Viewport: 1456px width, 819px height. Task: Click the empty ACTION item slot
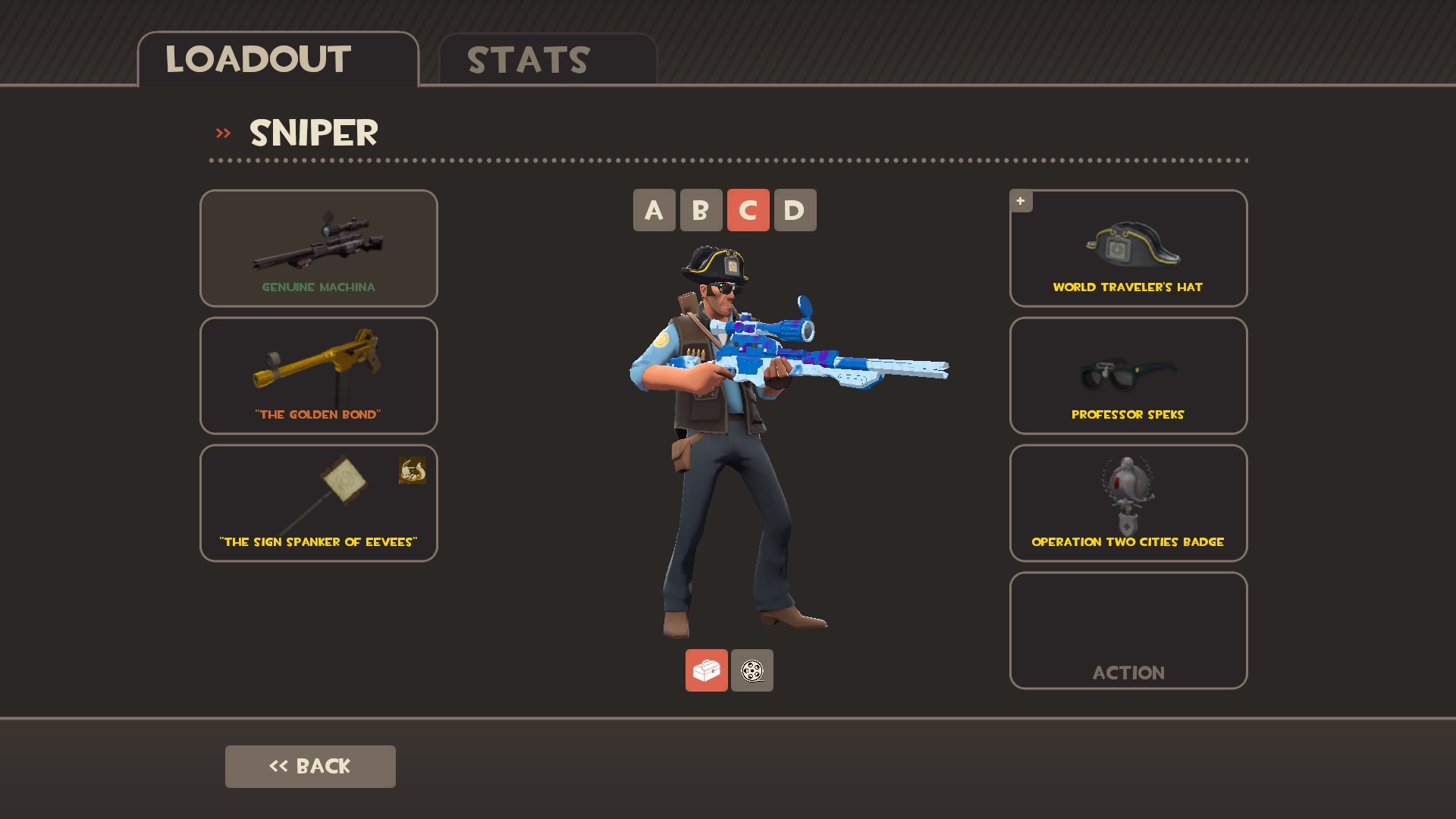[x=1128, y=629]
